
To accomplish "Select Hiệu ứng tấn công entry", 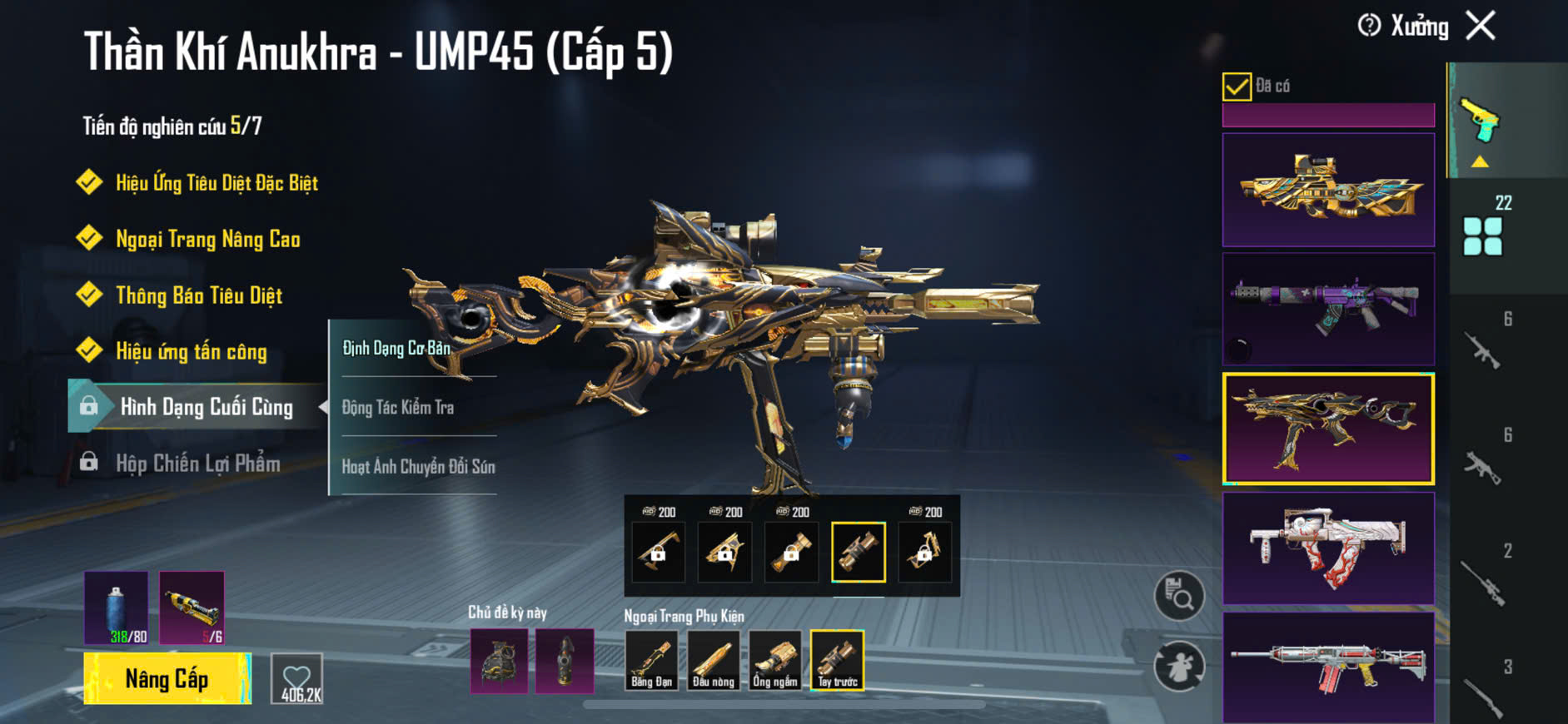I will pyautogui.click(x=191, y=351).
